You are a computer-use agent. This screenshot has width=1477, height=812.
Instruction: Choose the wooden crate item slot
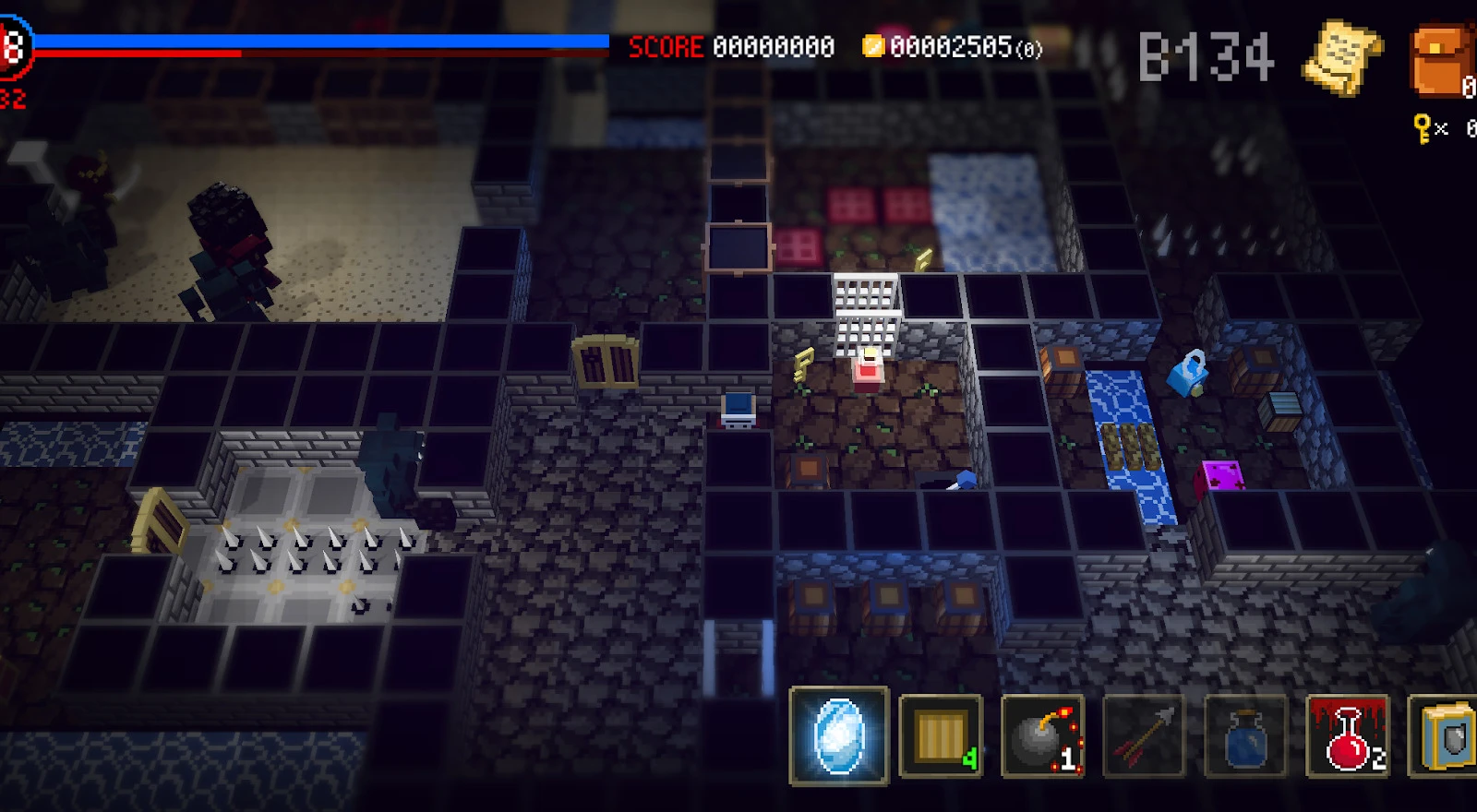click(x=941, y=736)
